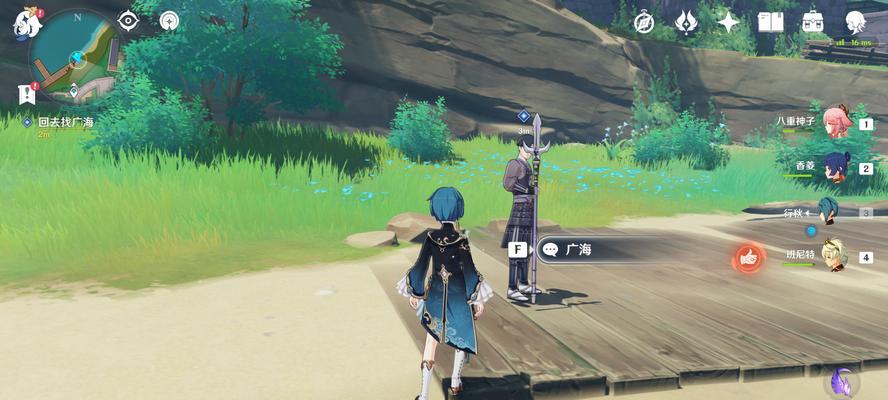Switch to party member 香菱
This screenshot has width=888, height=400.
click(835, 167)
